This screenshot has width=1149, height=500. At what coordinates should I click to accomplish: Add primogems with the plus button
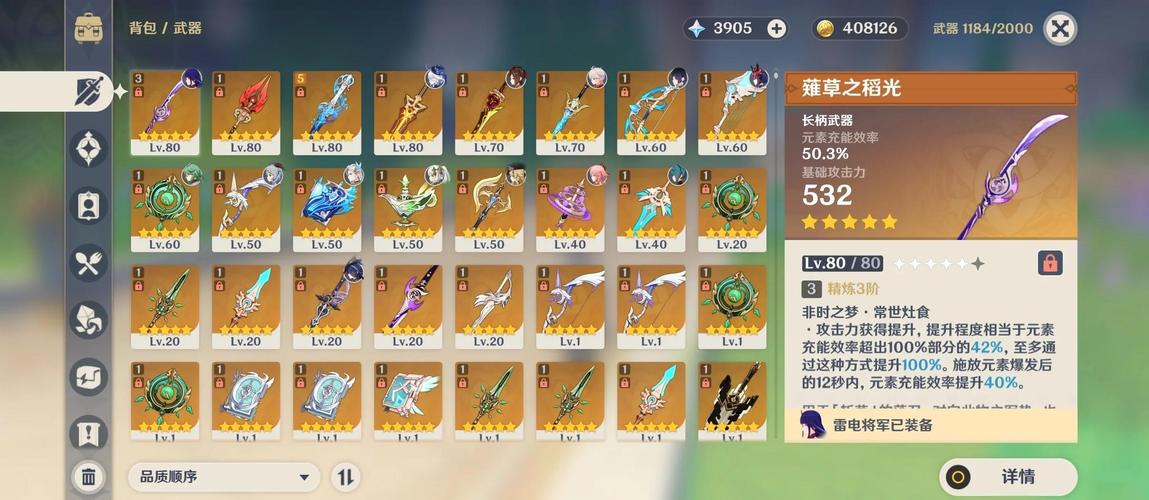click(x=777, y=28)
